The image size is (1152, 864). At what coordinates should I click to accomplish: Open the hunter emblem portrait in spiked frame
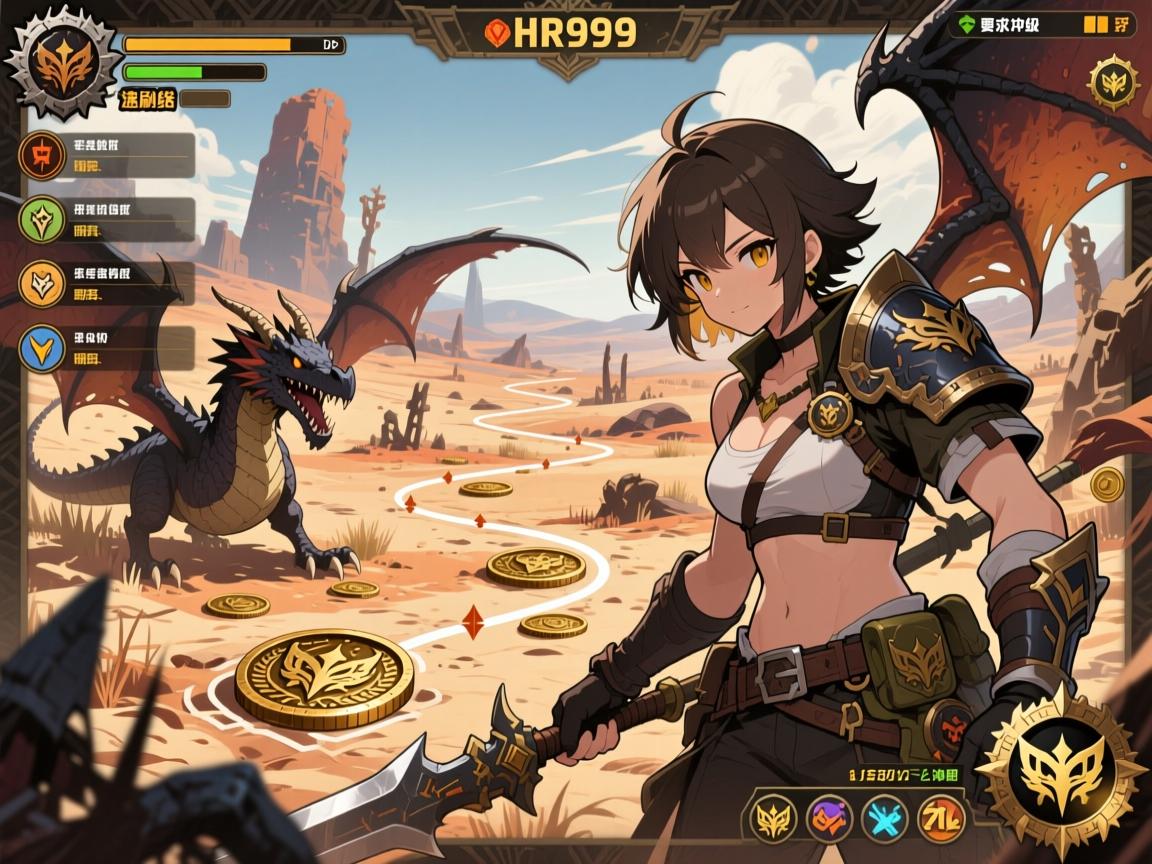[60, 62]
